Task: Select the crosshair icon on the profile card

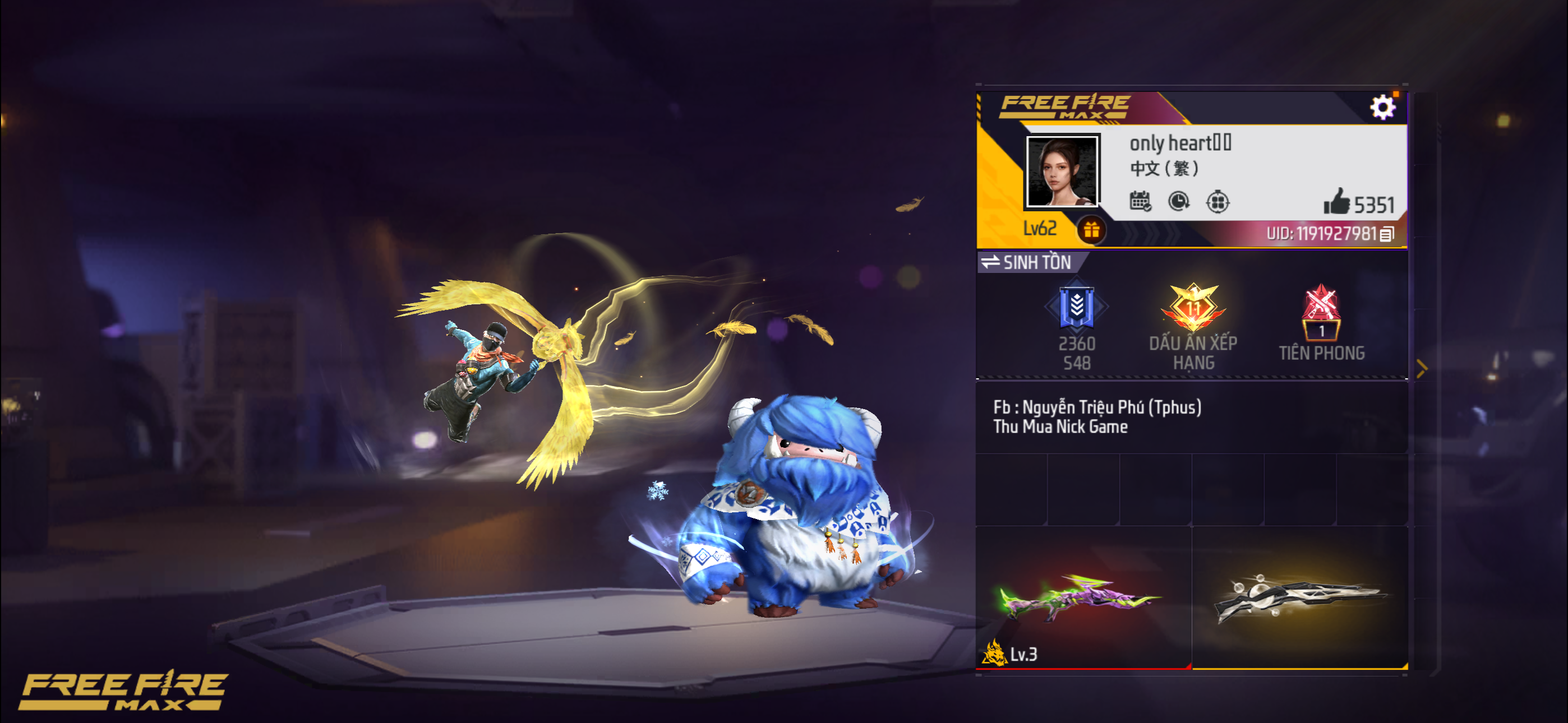Action: click(1217, 201)
